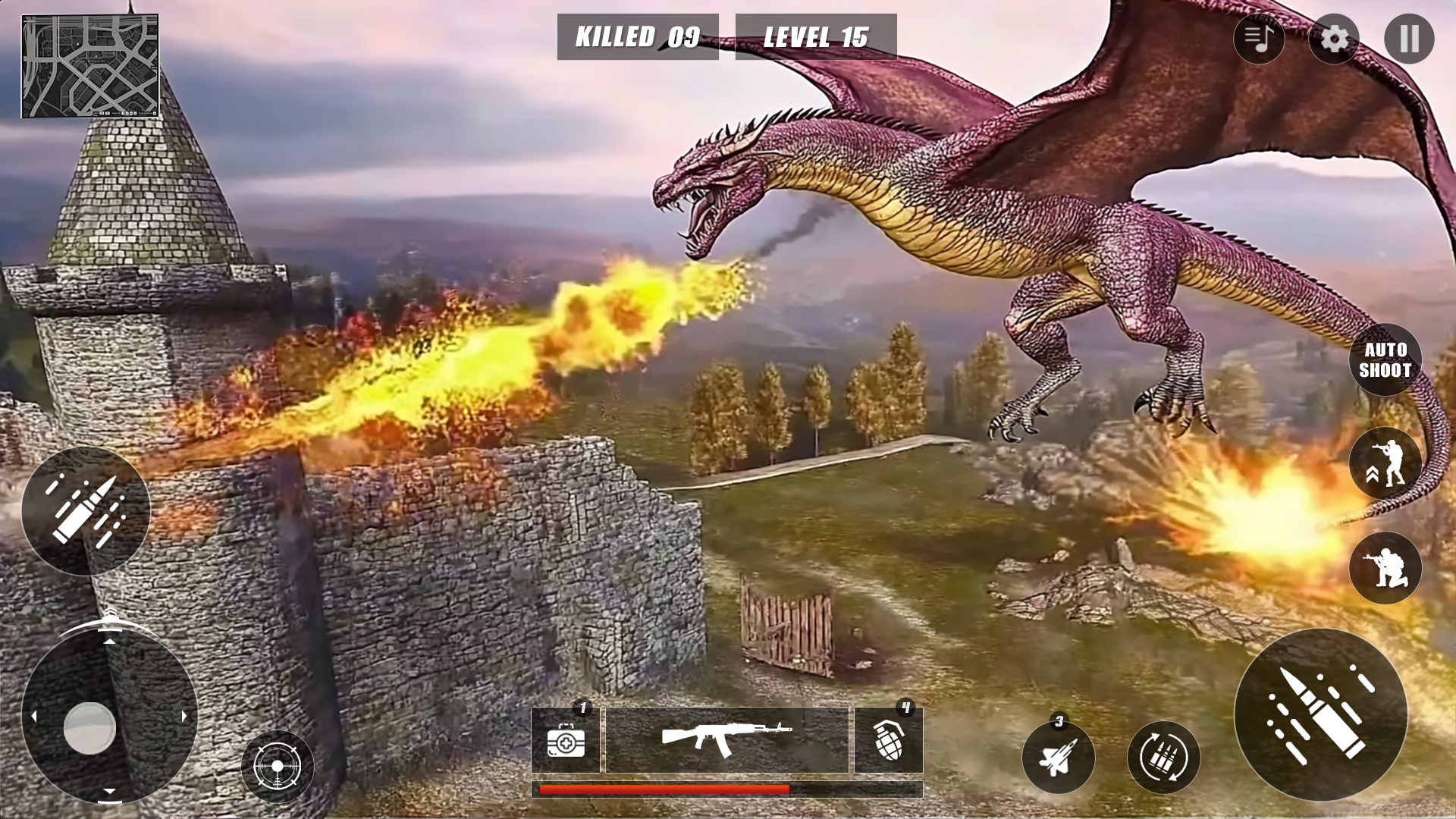View the KILLED 09 counter
This screenshot has width=1456, height=819.
tap(637, 35)
